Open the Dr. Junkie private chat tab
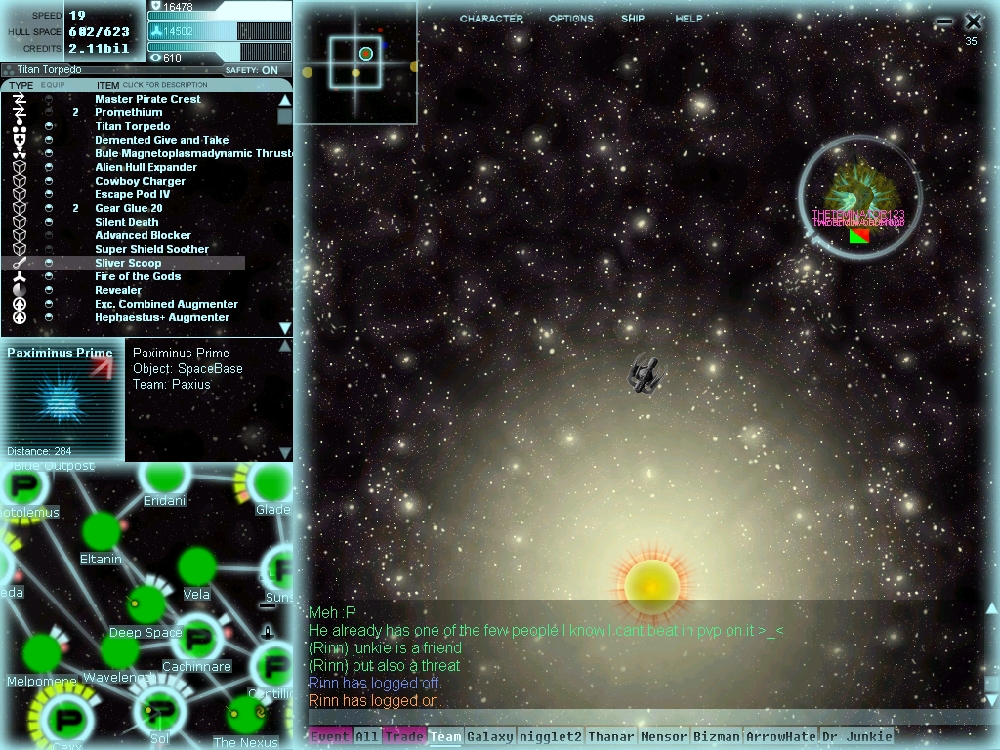The image size is (1000, 750). pyautogui.click(x=856, y=737)
